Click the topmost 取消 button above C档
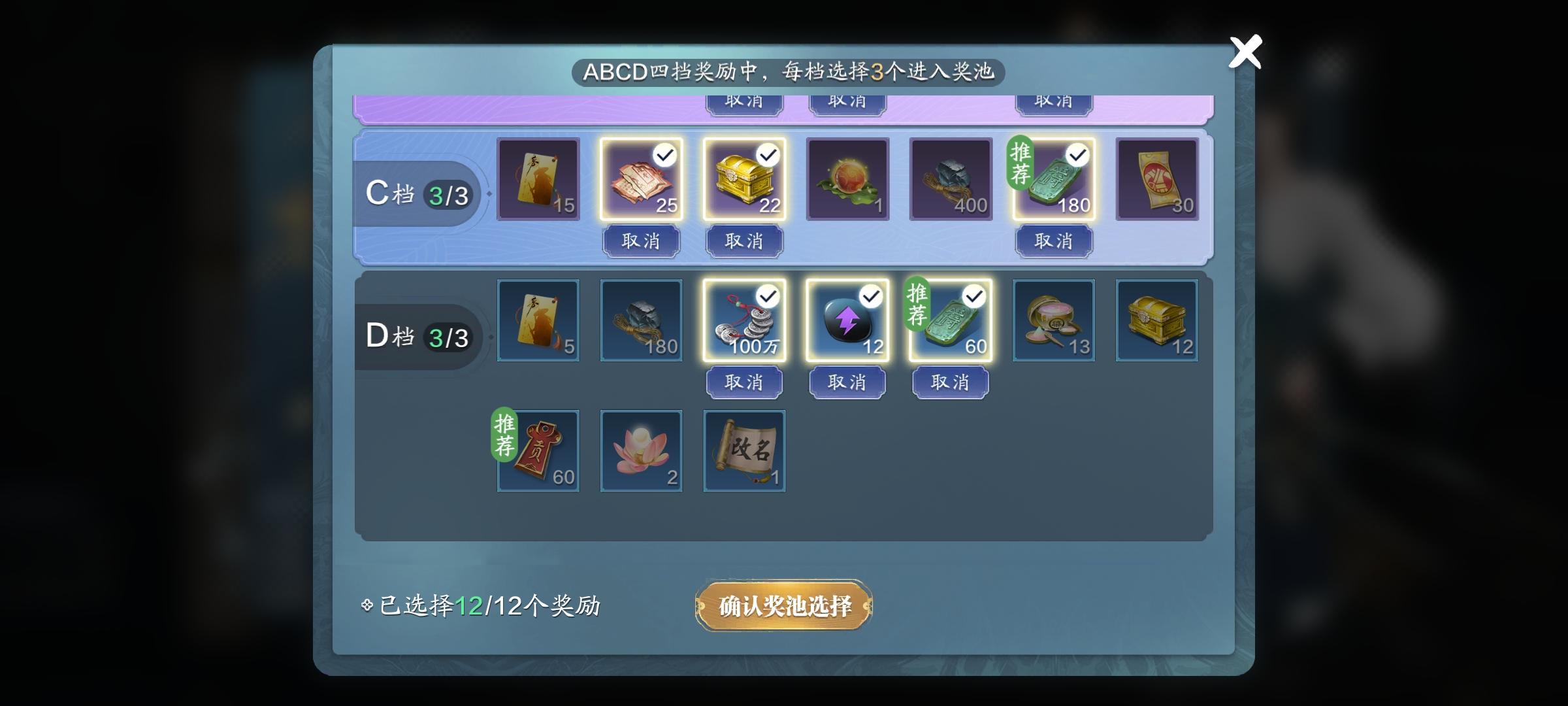This screenshot has height=706, width=1568. 743,100
